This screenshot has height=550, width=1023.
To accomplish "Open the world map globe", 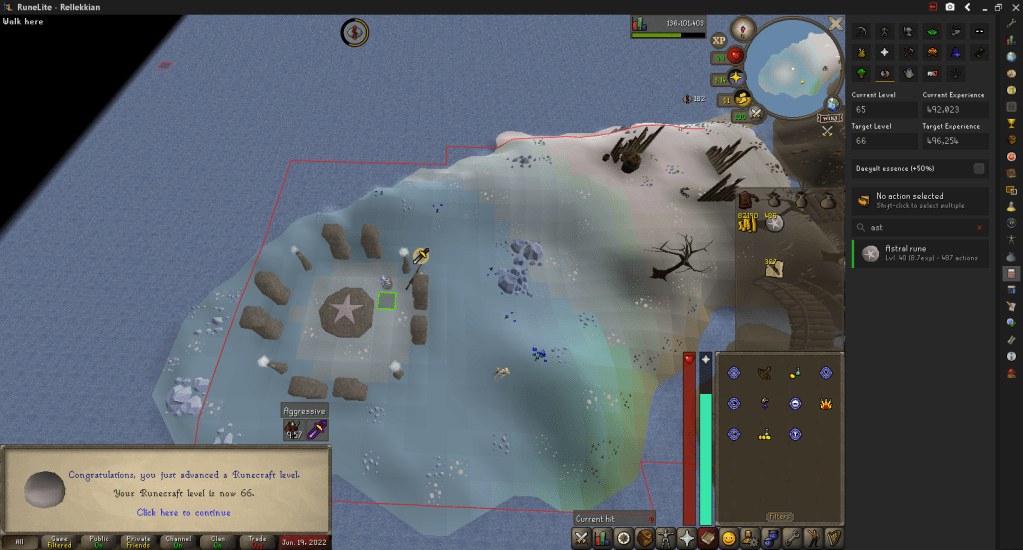I will 832,103.
